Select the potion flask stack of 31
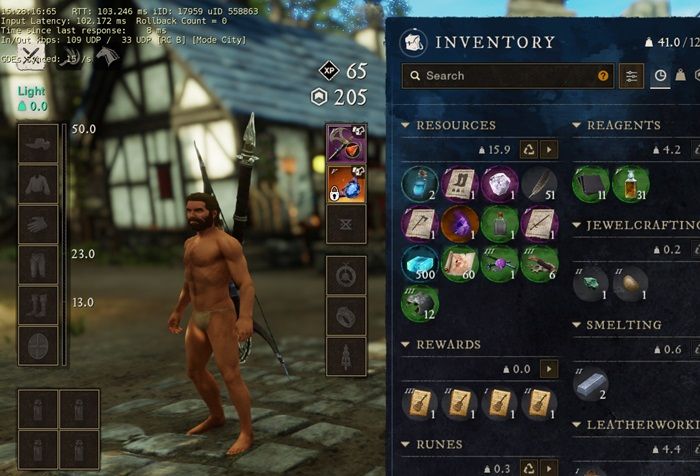 coord(630,184)
